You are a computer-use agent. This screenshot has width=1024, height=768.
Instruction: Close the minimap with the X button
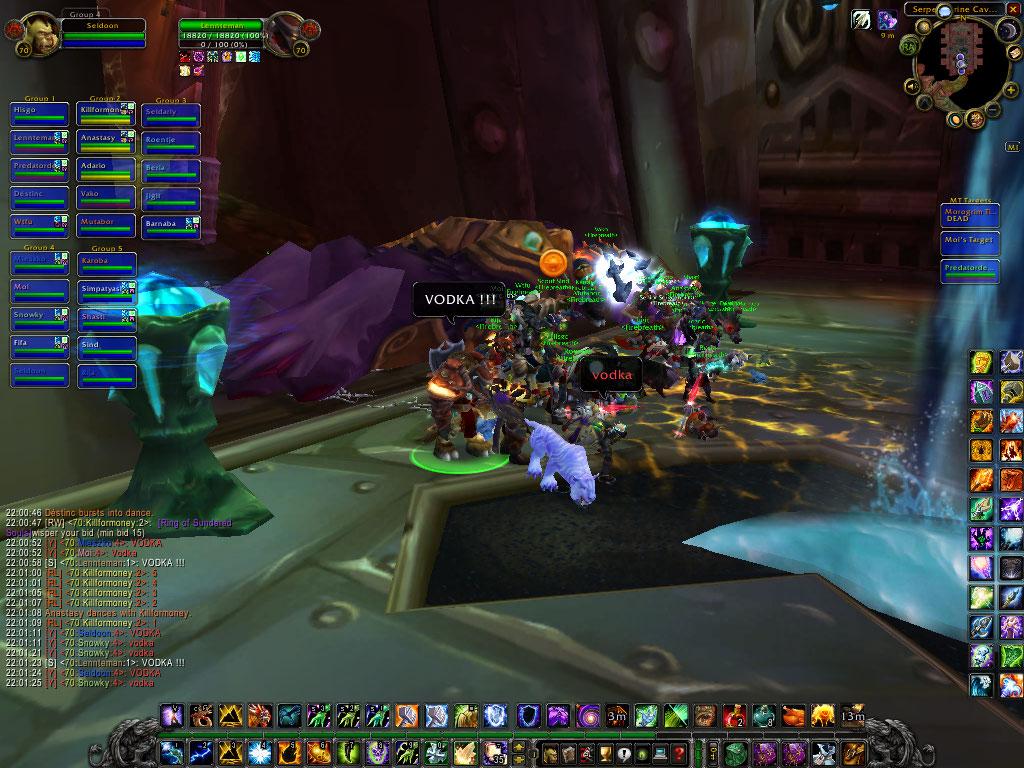1015,9
